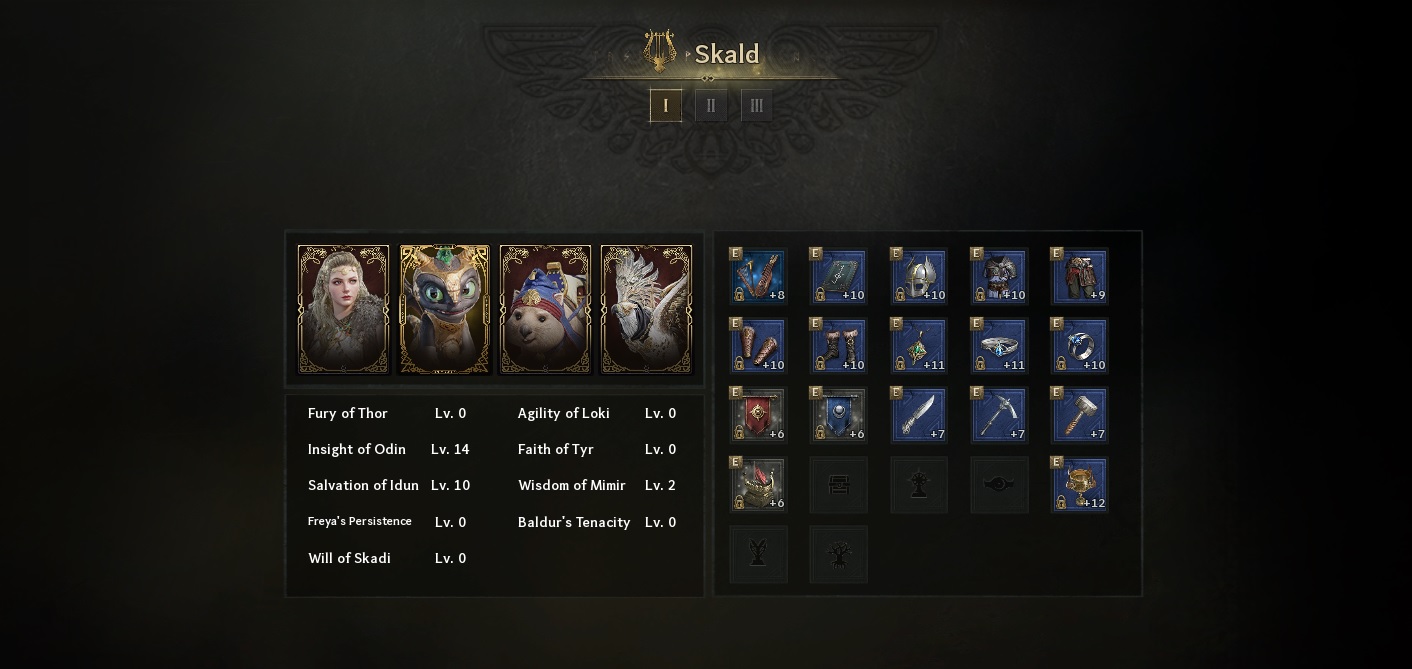1412x669 pixels.
Task: Switch to preset tab I
Action: pyautogui.click(x=666, y=106)
